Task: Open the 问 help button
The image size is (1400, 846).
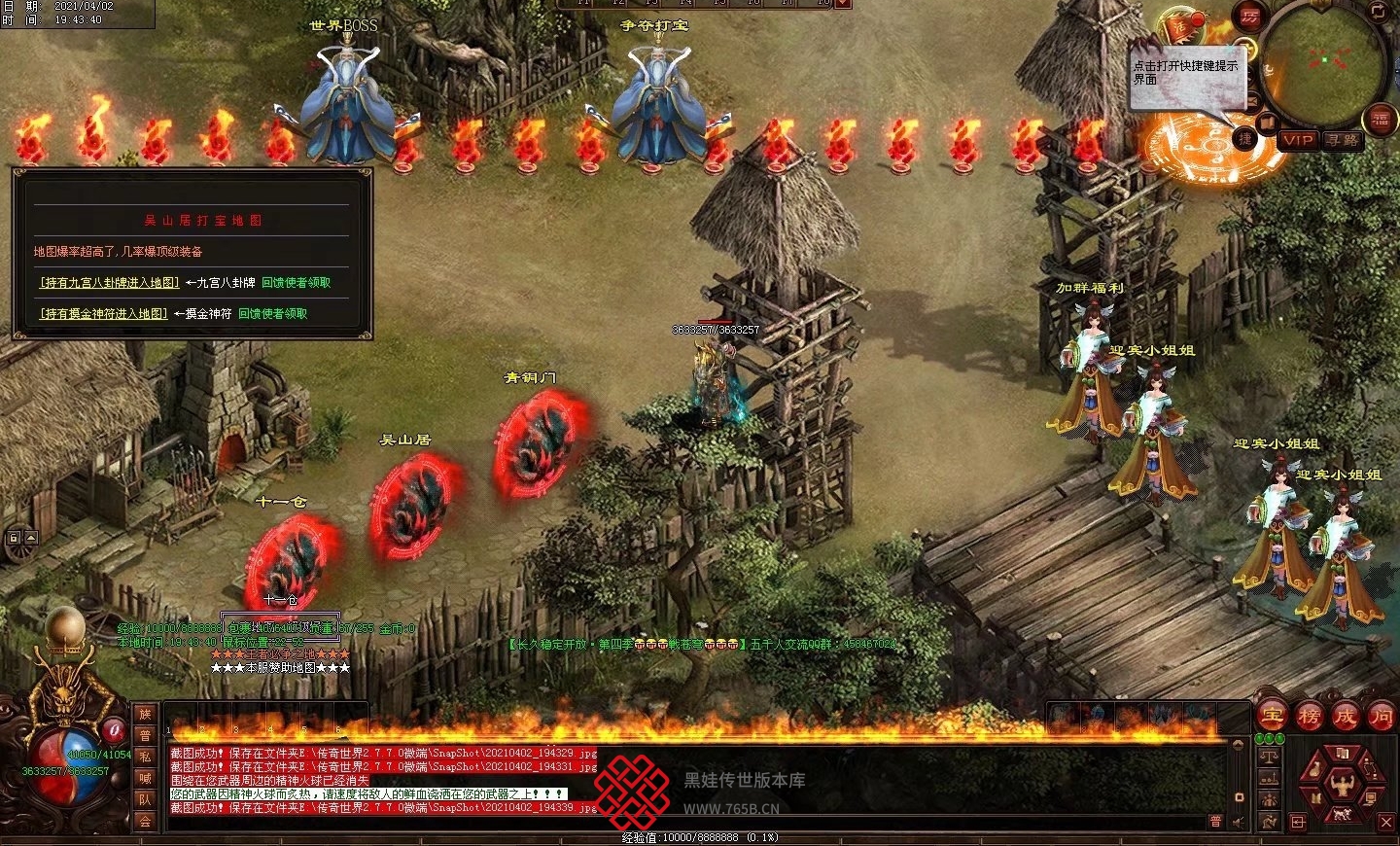Action: [1381, 717]
